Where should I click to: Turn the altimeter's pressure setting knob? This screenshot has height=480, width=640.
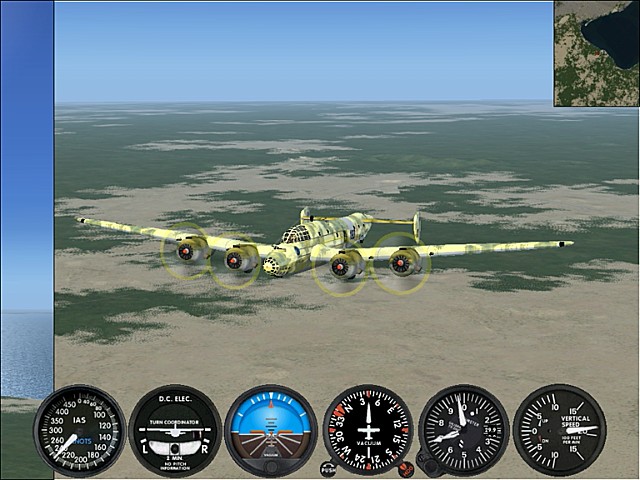[426, 466]
